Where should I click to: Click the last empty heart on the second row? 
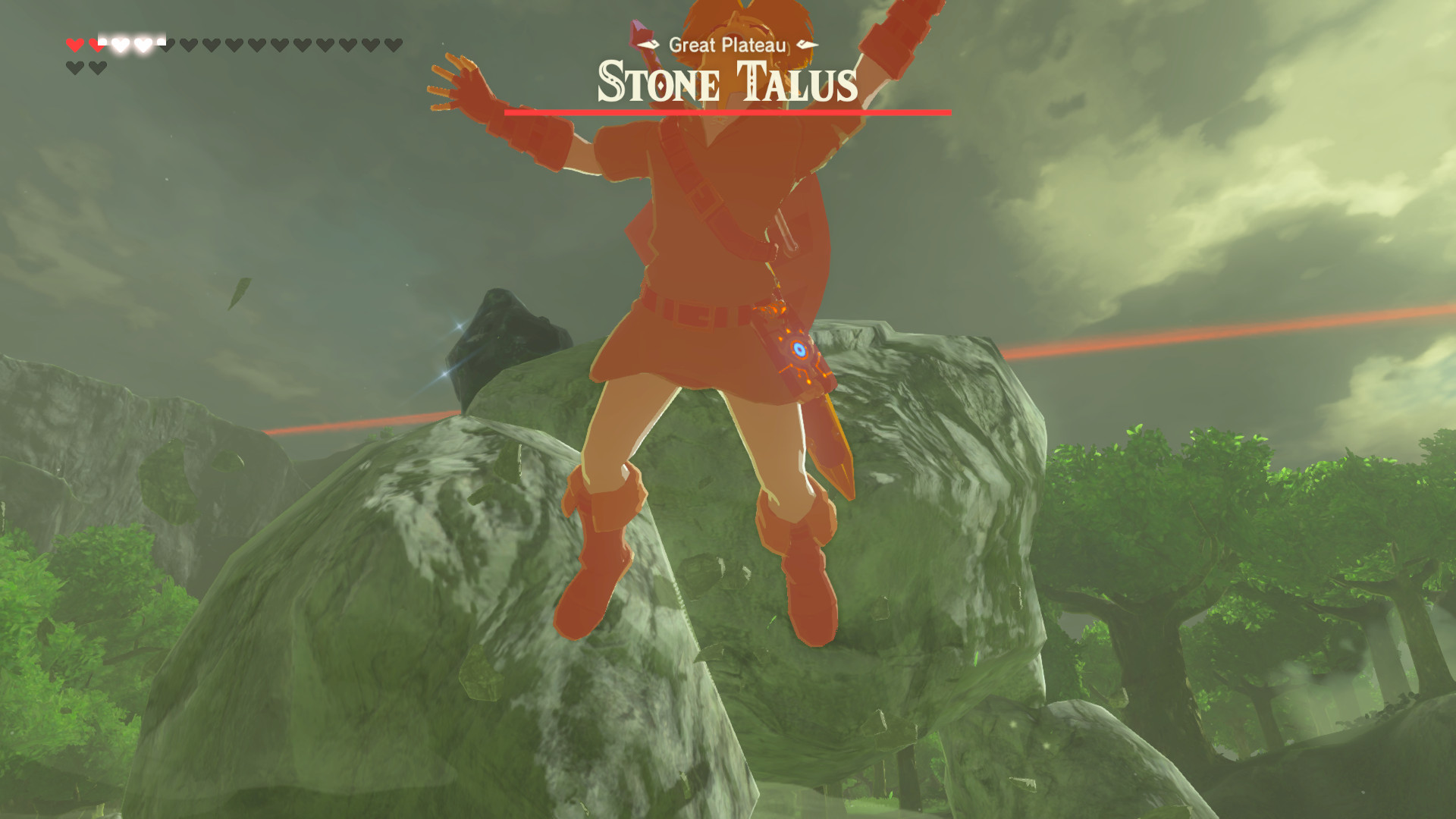pos(97,67)
